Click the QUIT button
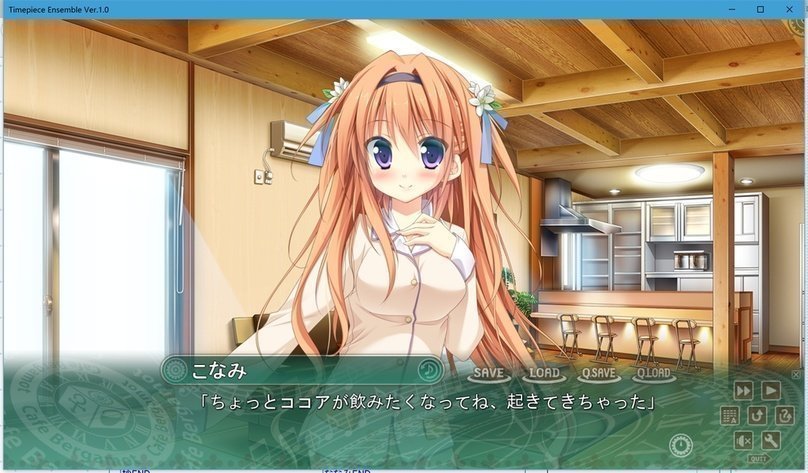Screen dimensions: 808x473 point(758,458)
